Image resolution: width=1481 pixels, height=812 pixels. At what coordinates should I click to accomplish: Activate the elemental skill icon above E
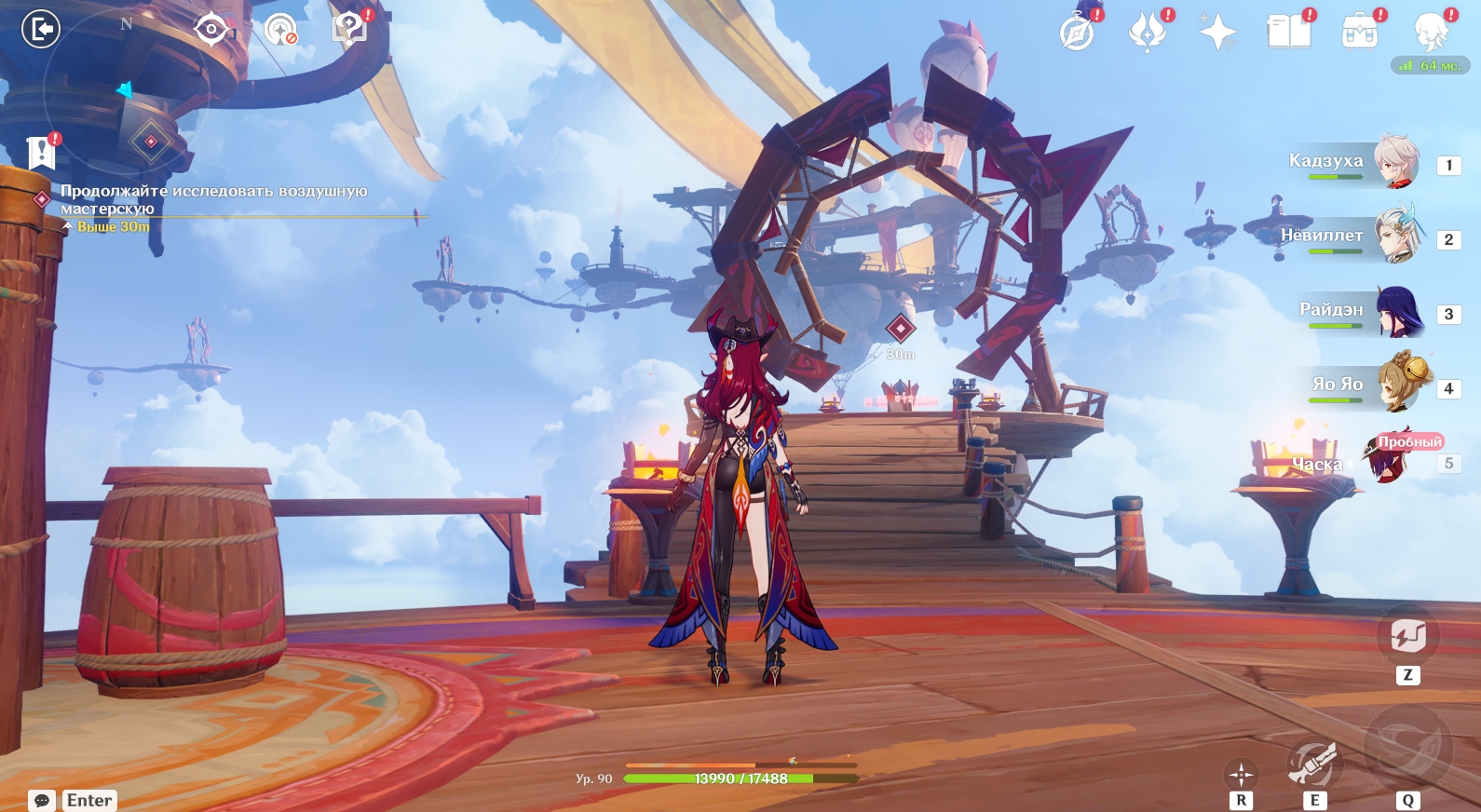click(1313, 763)
